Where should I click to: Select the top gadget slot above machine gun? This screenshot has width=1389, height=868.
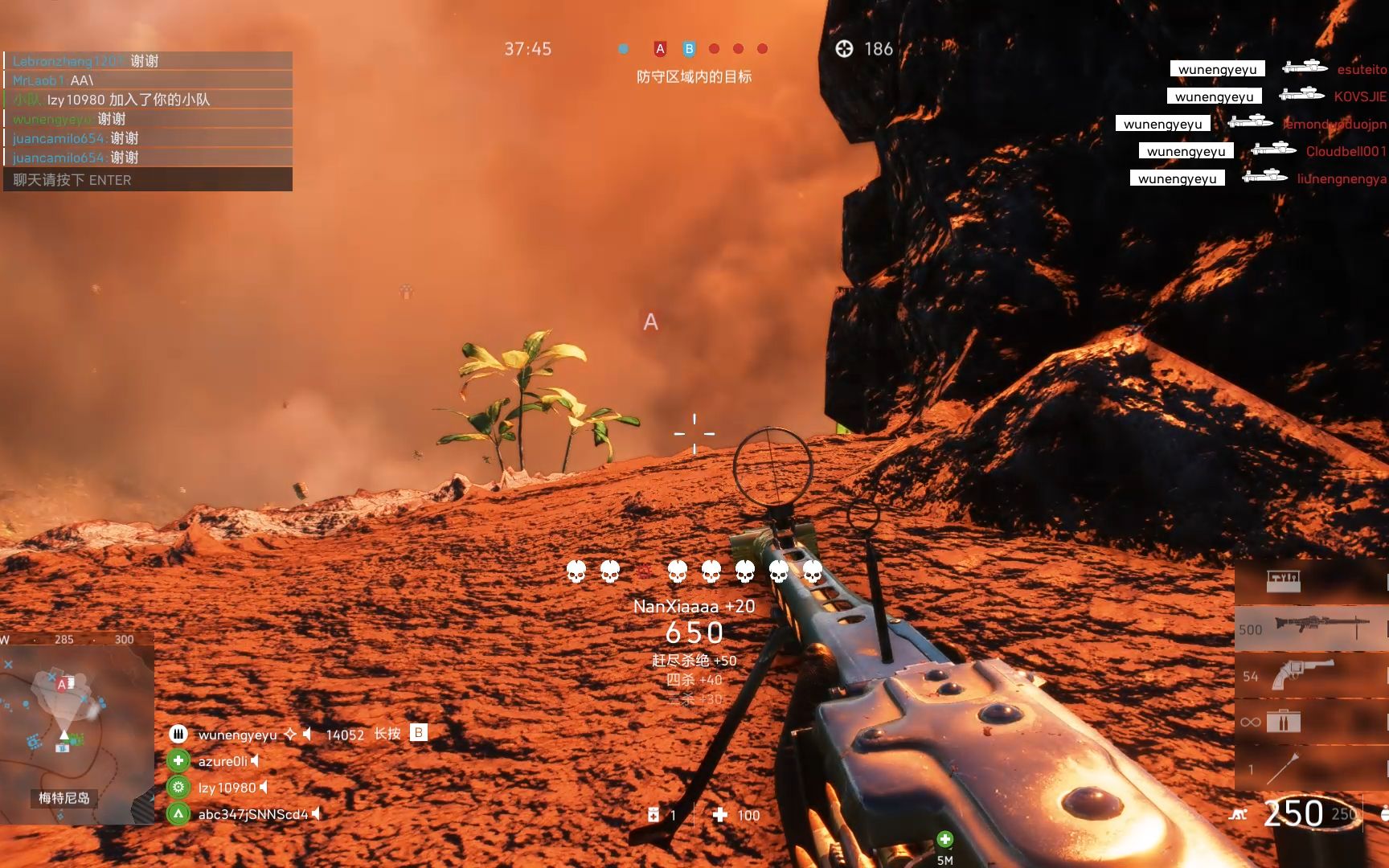[x=1310, y=579]
